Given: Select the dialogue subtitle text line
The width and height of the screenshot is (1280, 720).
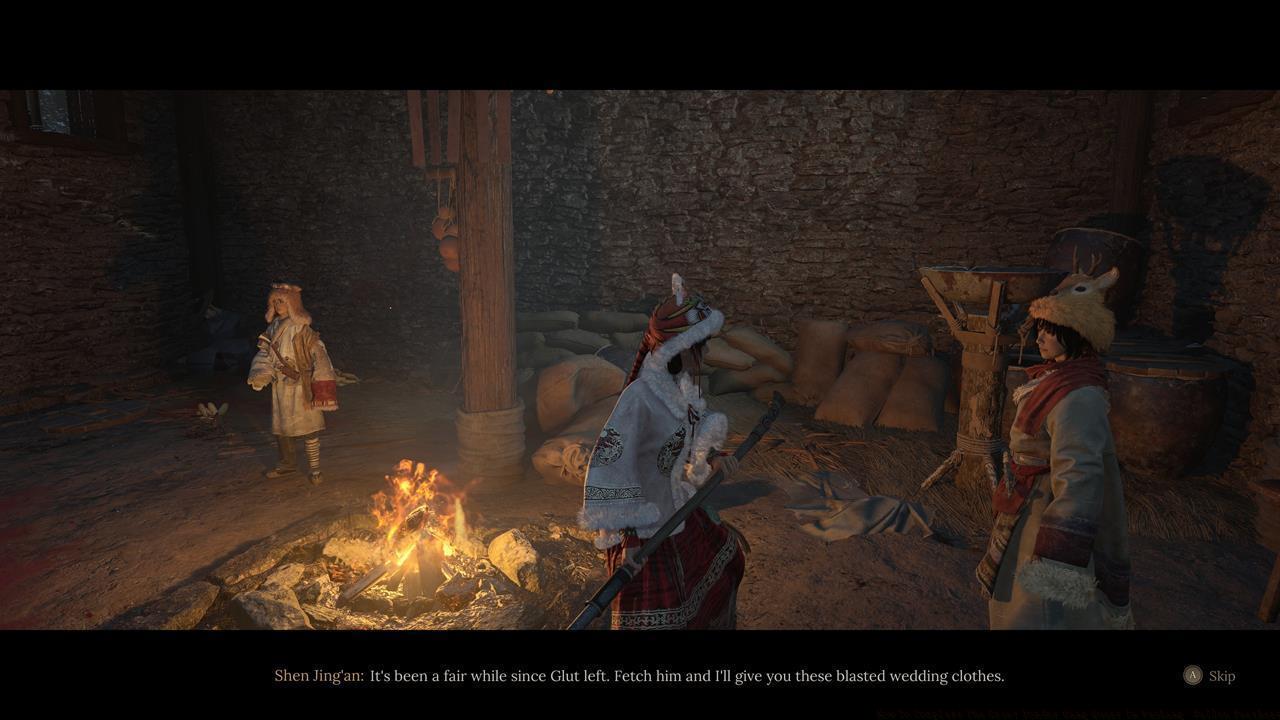Looking at the screenshot, I should pos(686,676).
